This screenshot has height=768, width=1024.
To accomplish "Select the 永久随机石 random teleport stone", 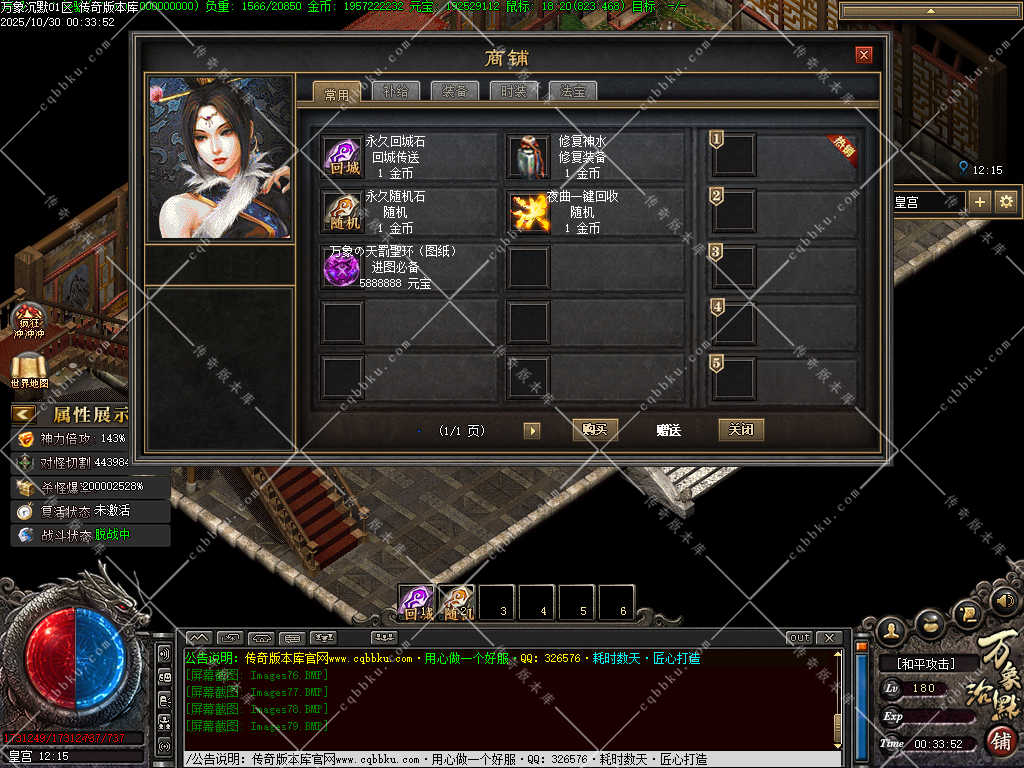I will click(x=342, y=212).
